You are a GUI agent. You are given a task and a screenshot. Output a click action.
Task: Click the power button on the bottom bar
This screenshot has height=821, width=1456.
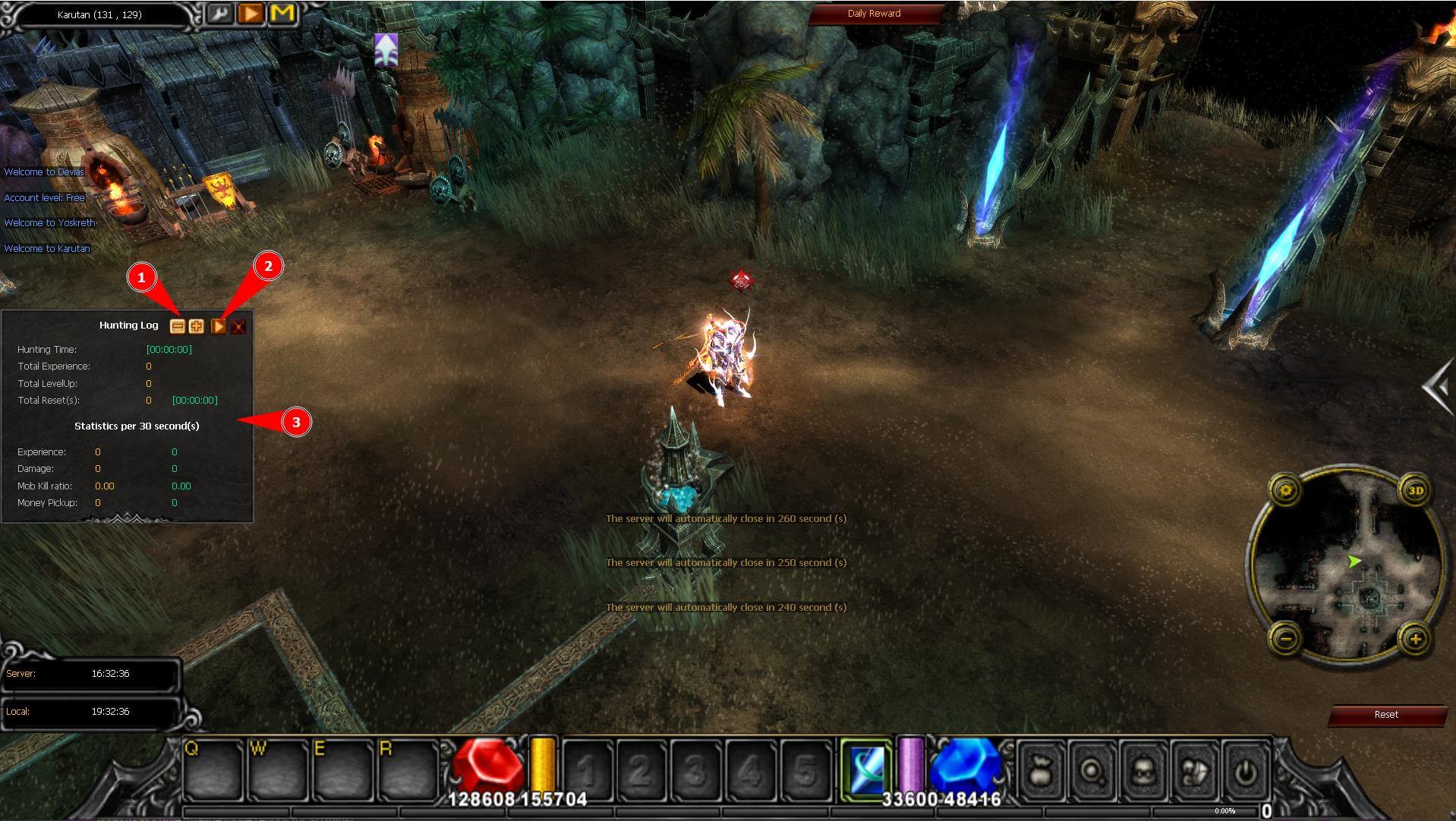click(x=1245, y=772)
